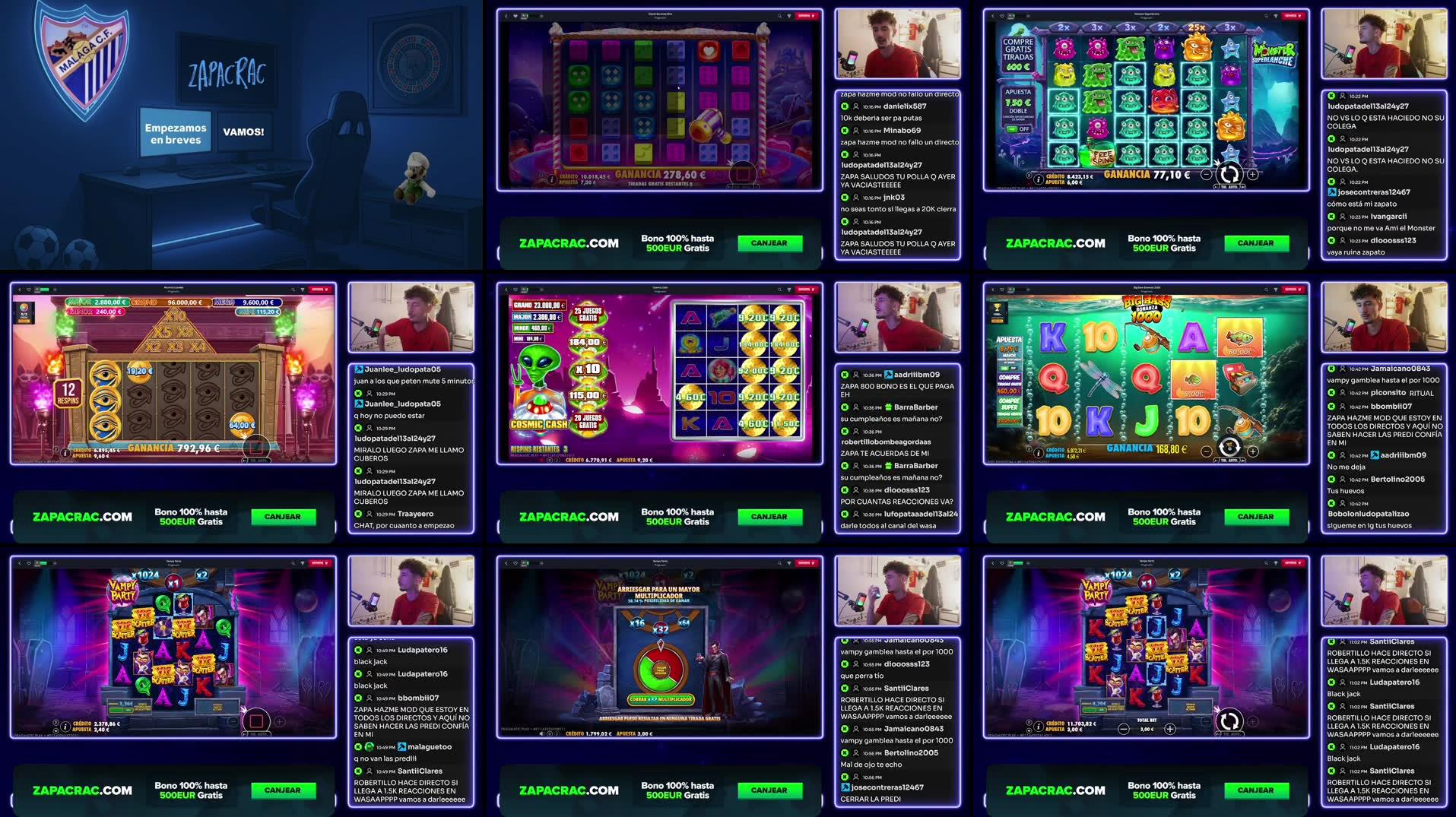
Task: Open the game info panel with the i icon
Action: [1038, 179]
